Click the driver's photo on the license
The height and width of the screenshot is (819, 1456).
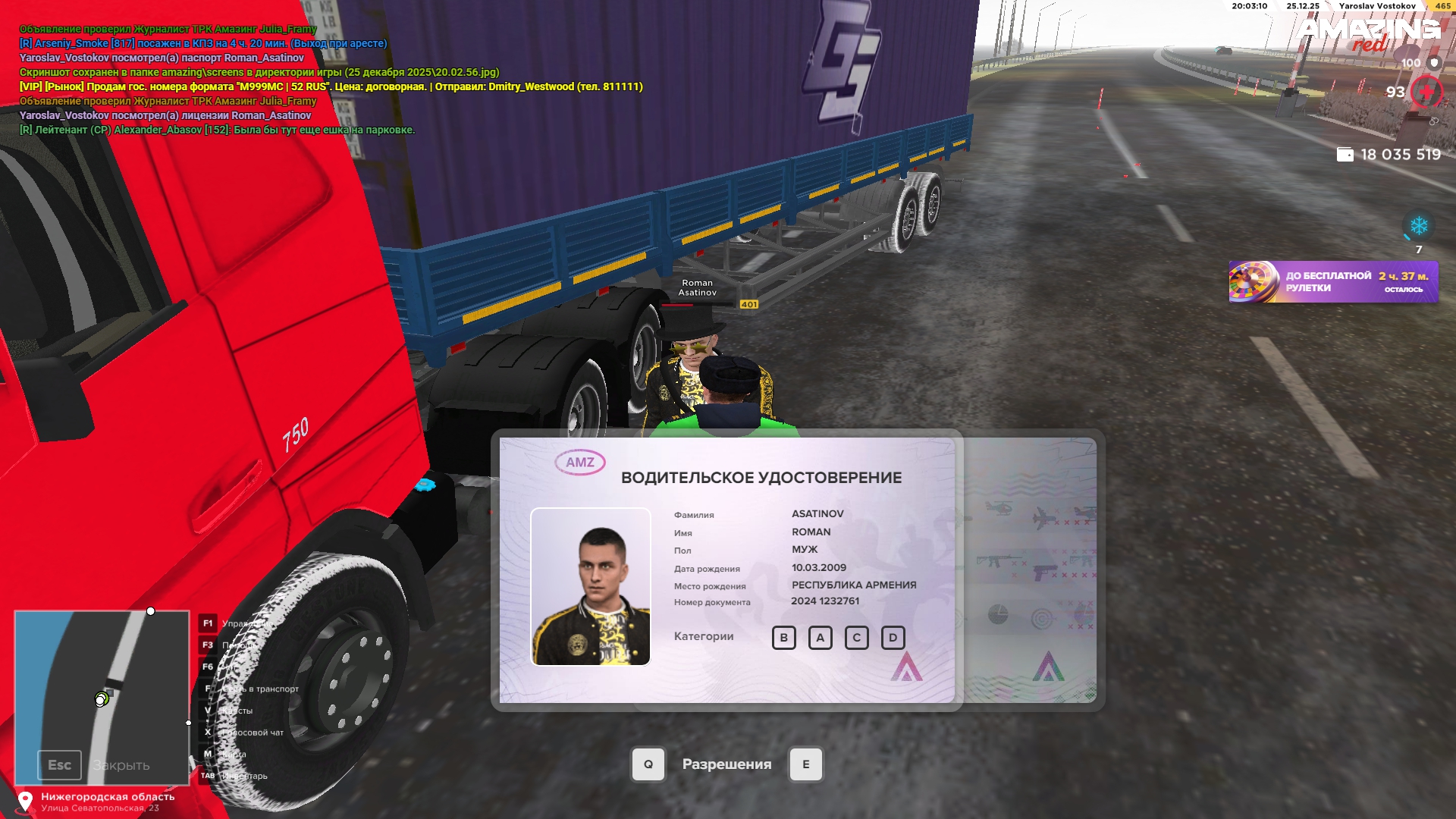point(591,586)
